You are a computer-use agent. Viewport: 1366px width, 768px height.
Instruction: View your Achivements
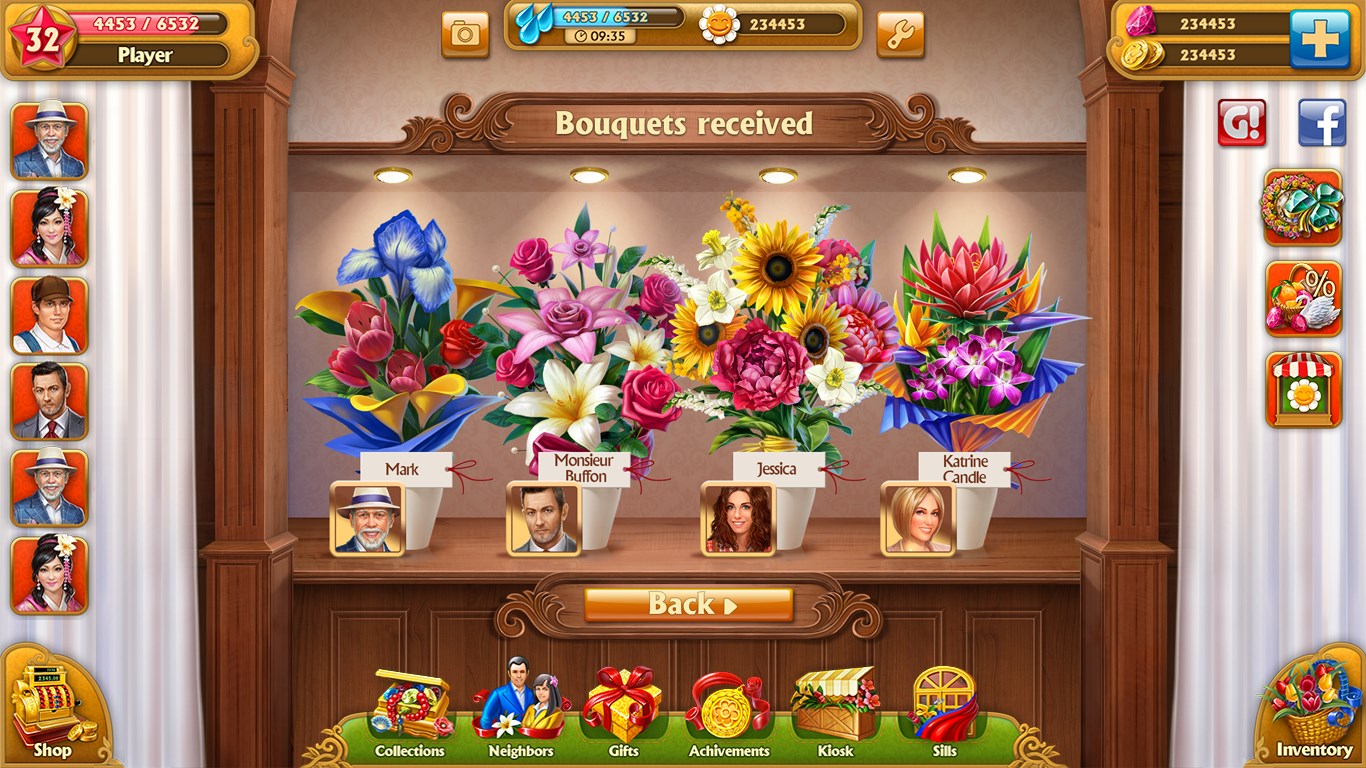(727, 708)
